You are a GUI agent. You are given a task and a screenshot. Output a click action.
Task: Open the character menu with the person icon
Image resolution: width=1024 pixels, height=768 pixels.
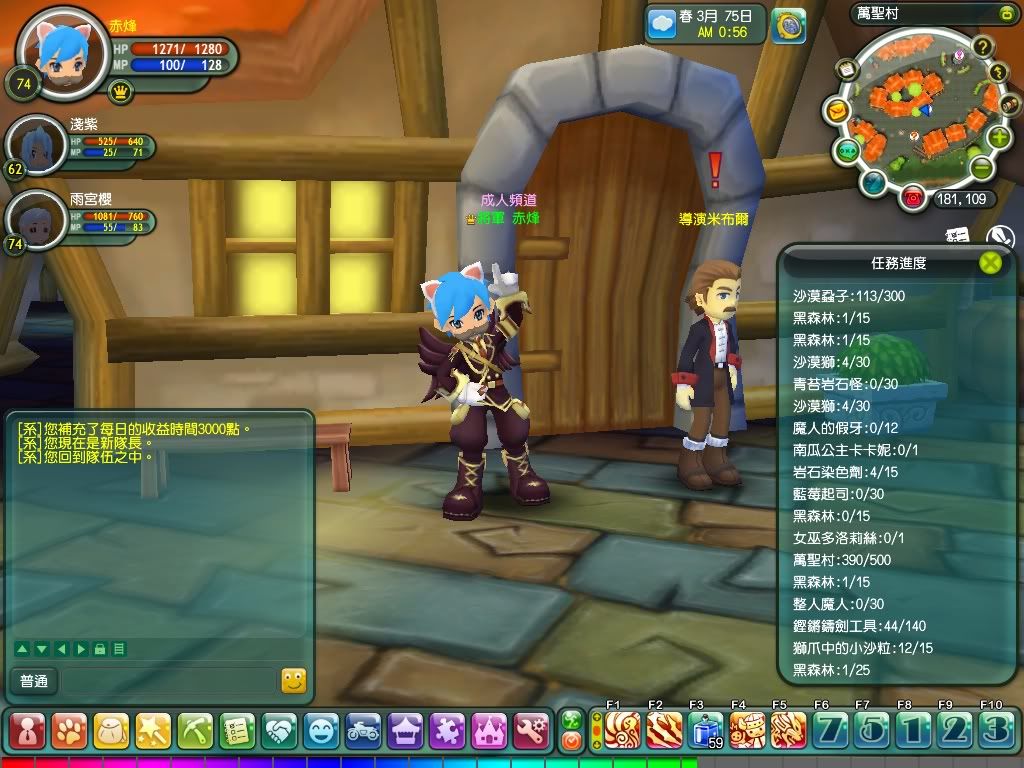pos(27,730)
